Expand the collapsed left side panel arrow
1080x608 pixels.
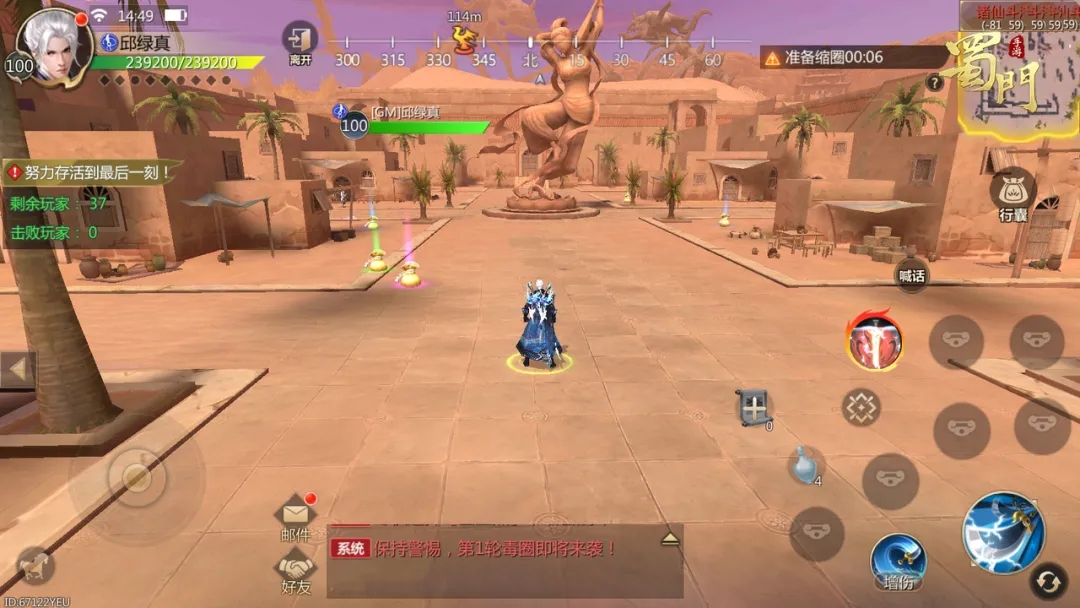(x=17, y=369)
